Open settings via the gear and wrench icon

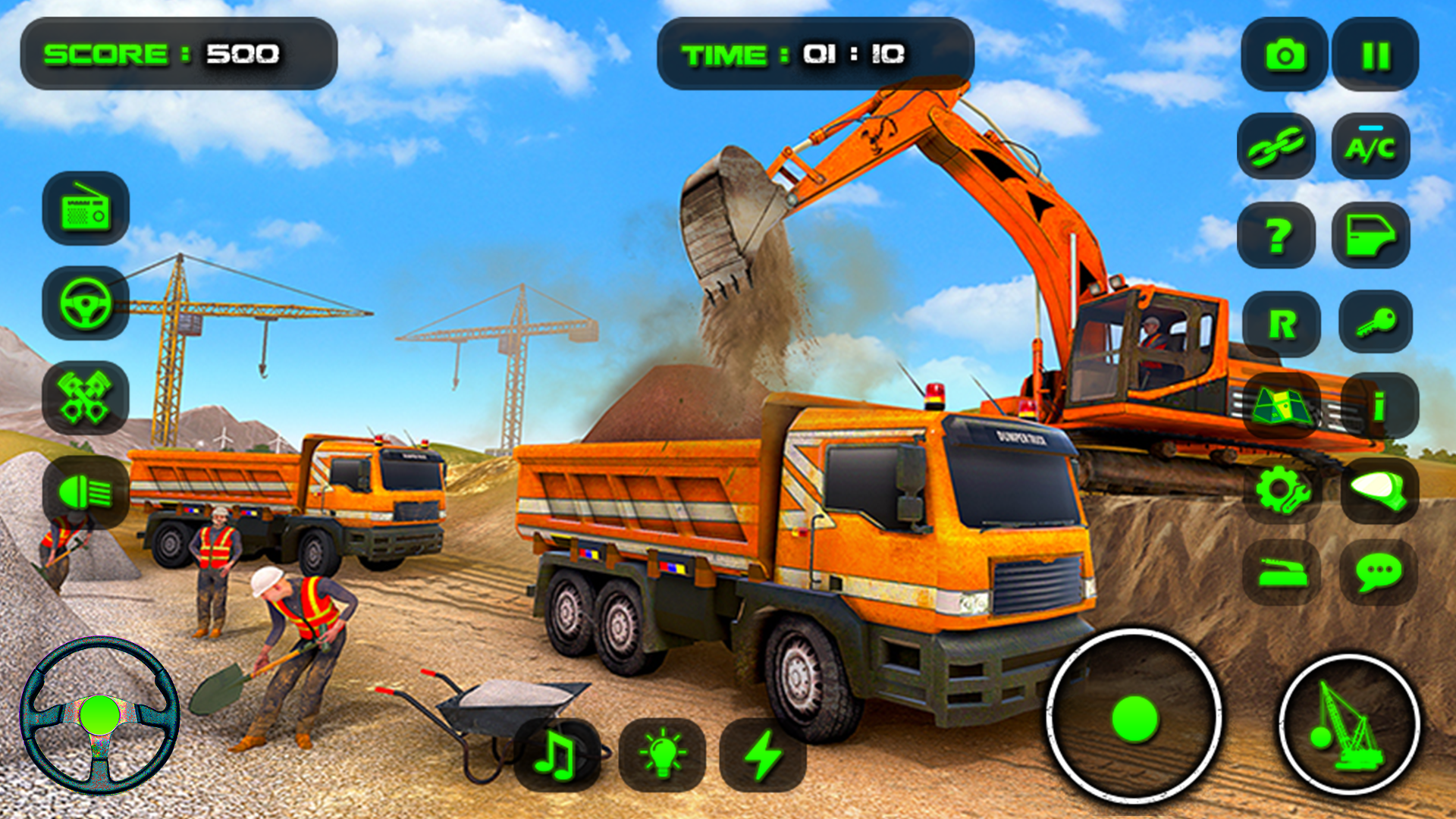pyautogui.click(x=1282, y=491)
